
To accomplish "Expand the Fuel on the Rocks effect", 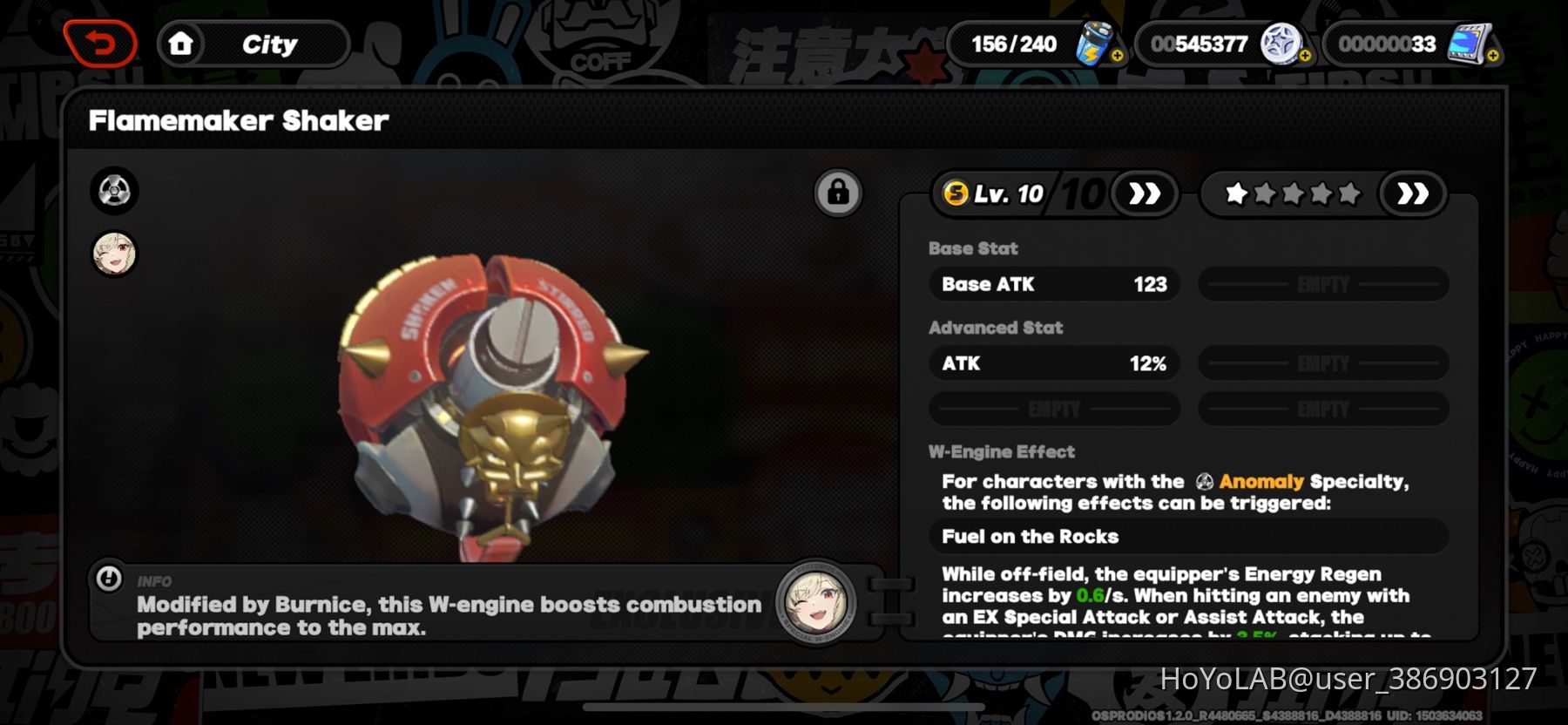I will (x=1187, y=537).
